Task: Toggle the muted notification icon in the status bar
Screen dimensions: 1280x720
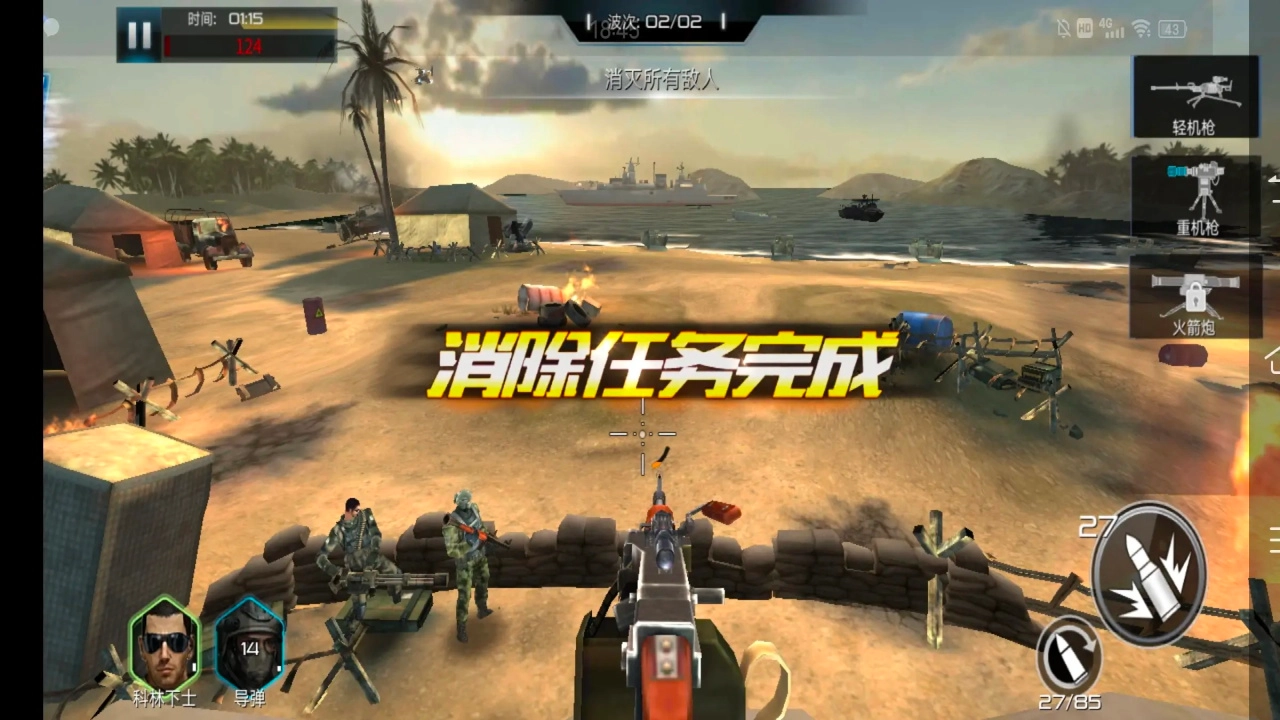Action: coord(1062,29)
